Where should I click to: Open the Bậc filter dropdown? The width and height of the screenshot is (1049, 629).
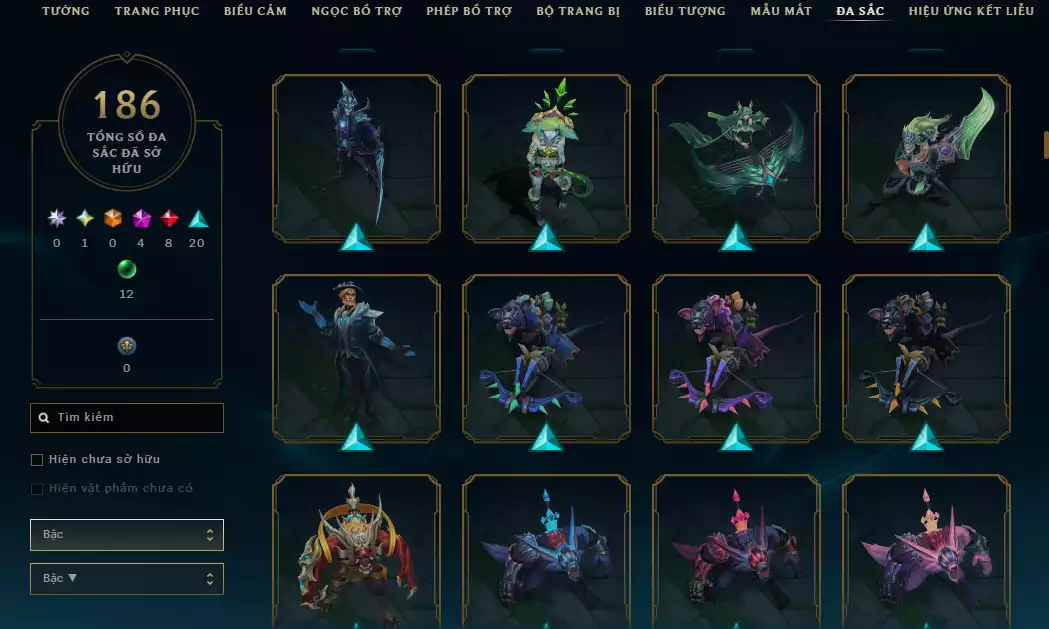pyautogui.click(x=127, y=535)
